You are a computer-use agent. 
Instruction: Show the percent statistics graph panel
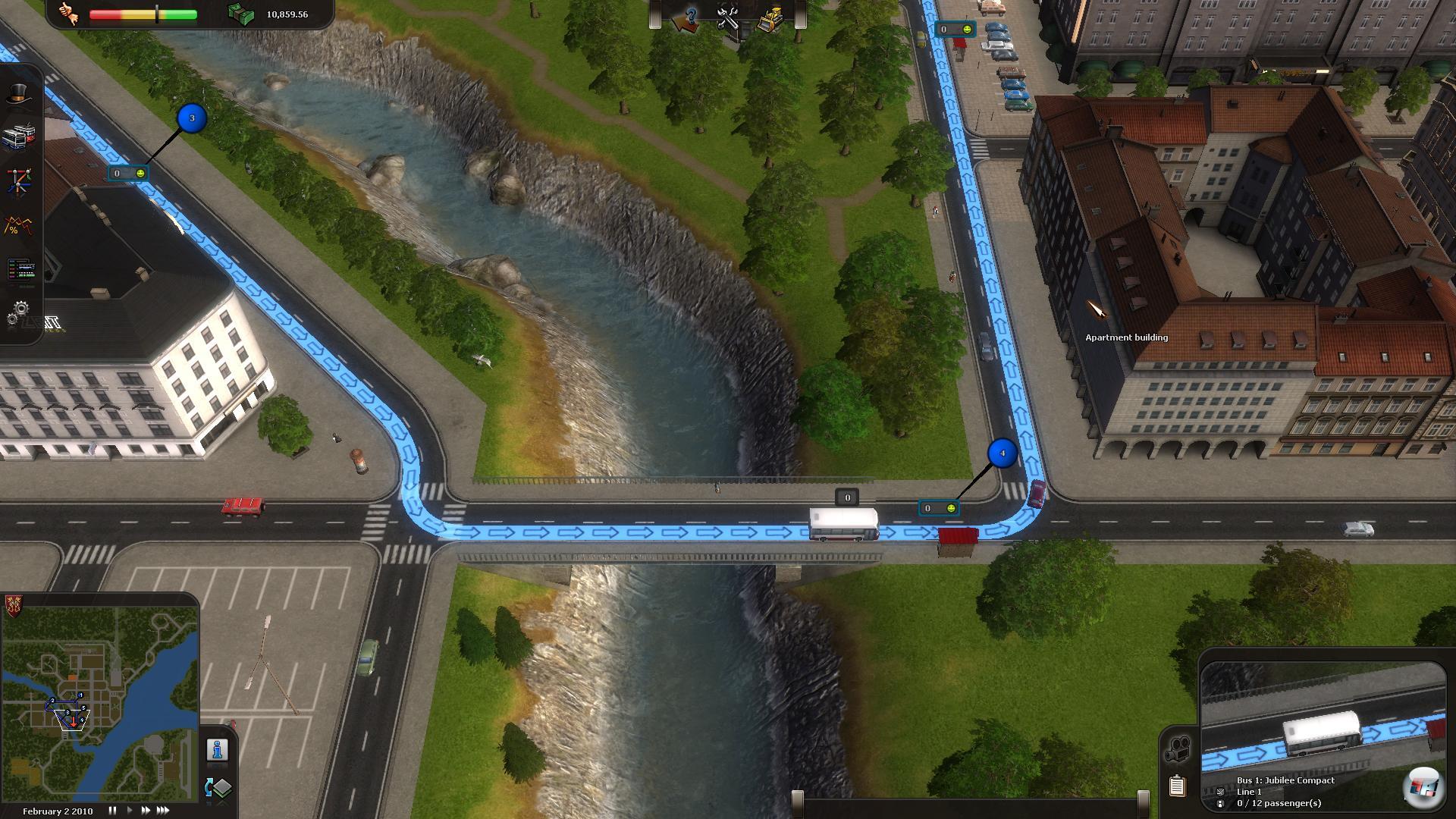[18, 225]
